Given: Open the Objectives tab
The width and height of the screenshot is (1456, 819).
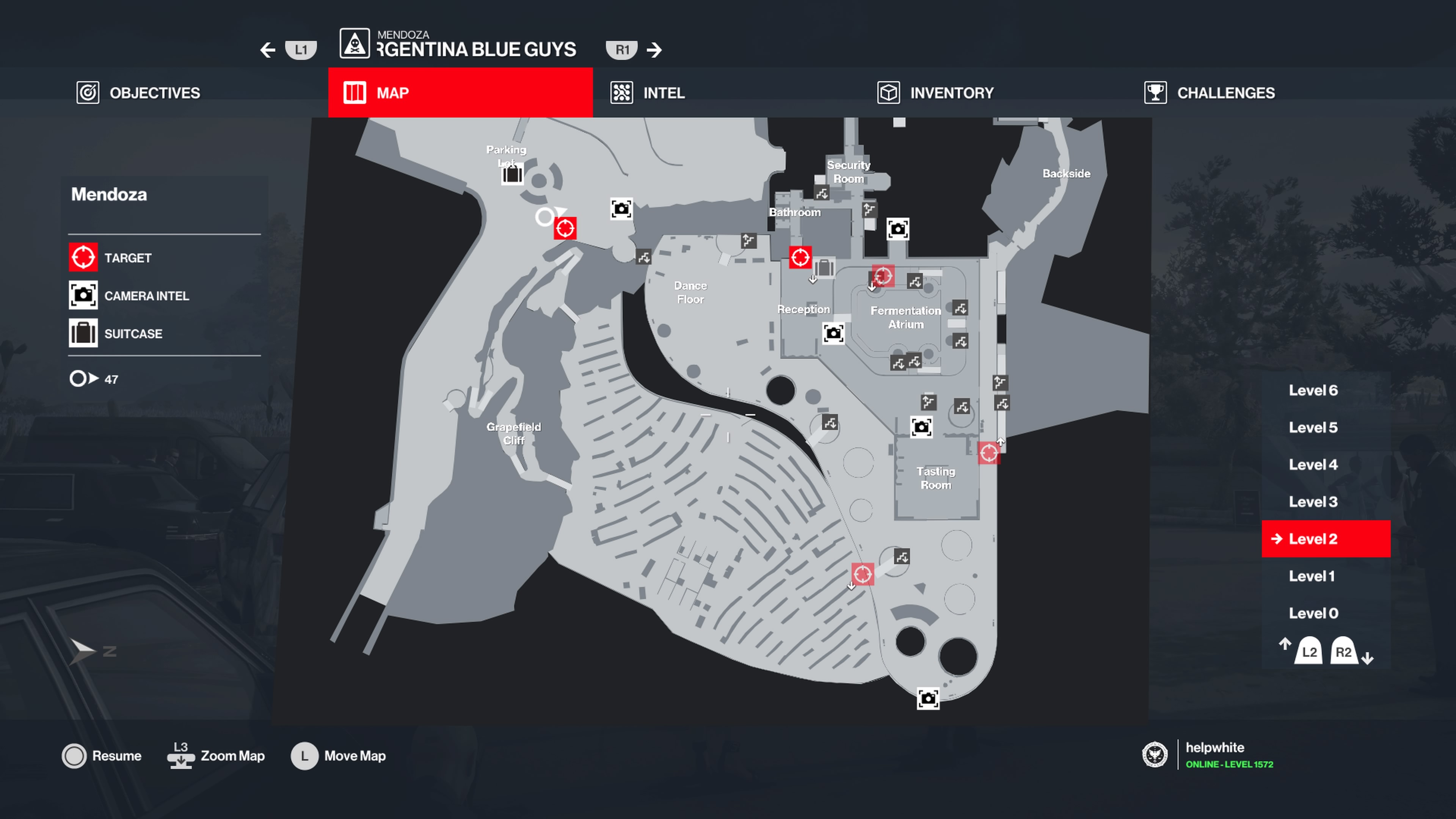Looking at the screenshot, I should [x=139, y=93].
